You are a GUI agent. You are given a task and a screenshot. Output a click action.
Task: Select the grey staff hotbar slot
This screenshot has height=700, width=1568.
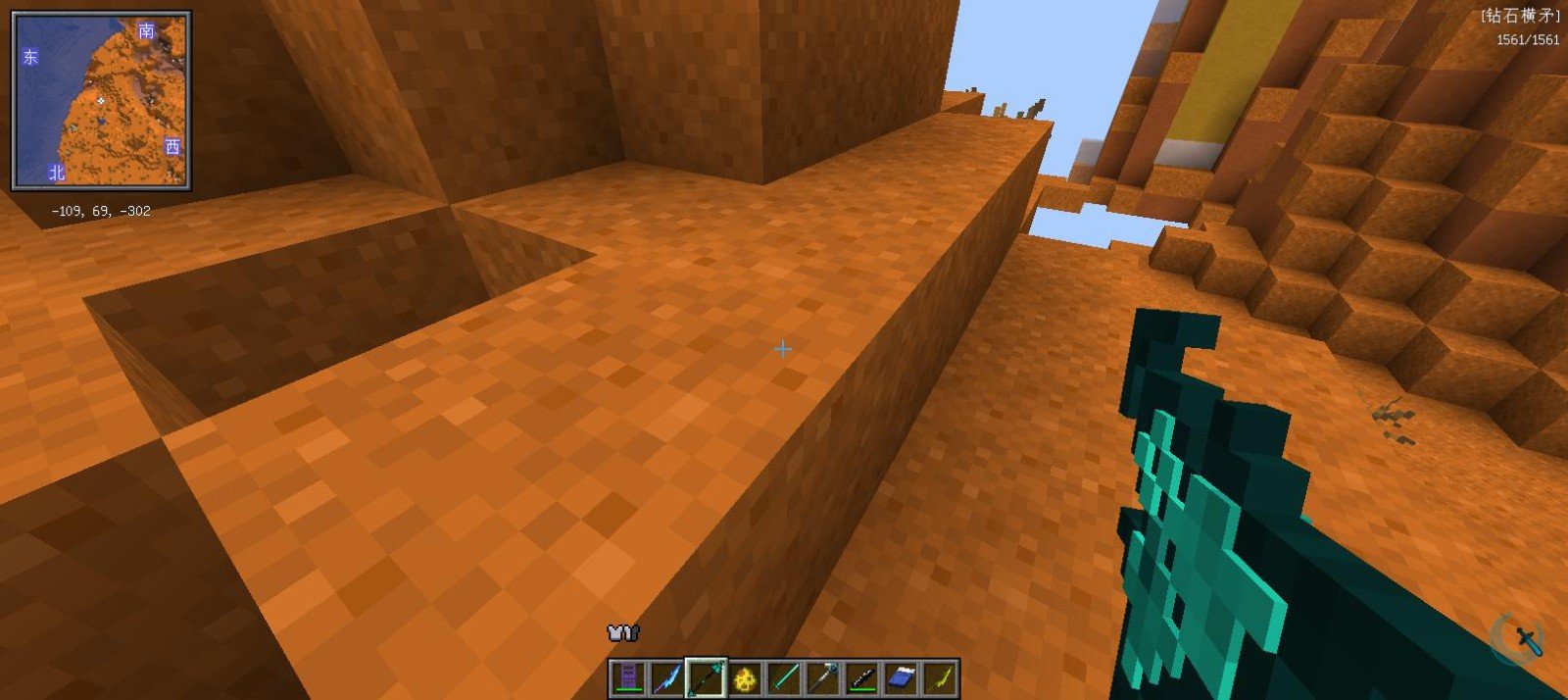point(823,677)
